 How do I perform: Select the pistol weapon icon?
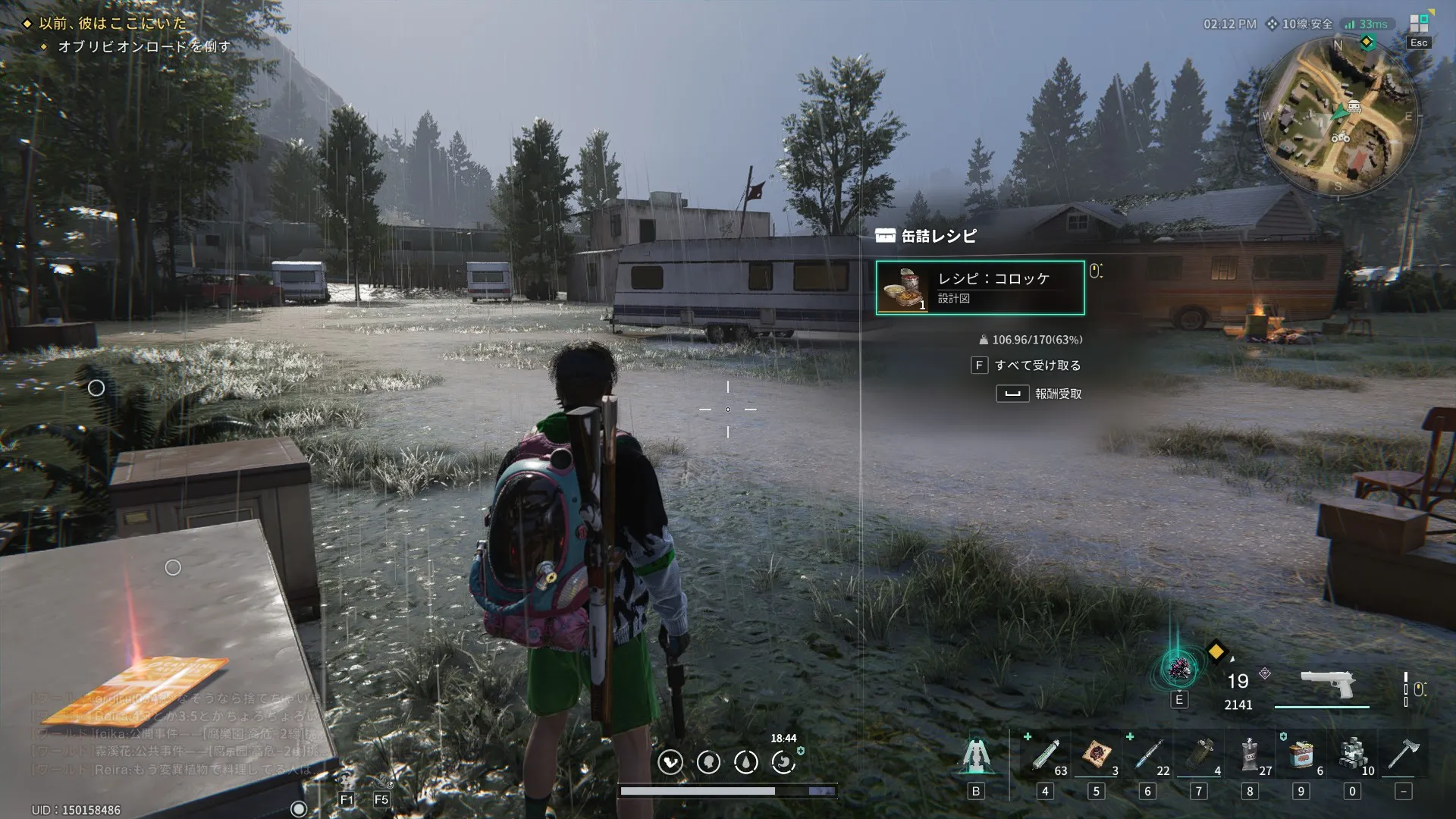(1327, 685)
